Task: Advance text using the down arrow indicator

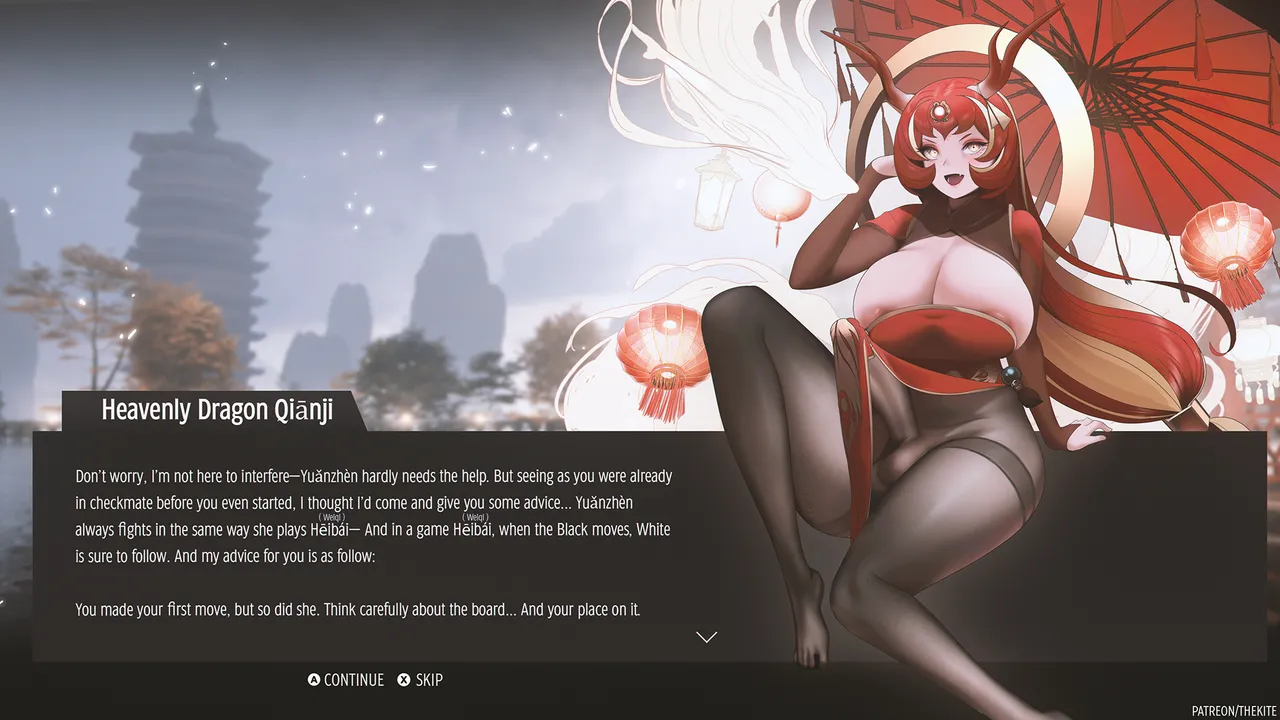Action: [706, 637]
